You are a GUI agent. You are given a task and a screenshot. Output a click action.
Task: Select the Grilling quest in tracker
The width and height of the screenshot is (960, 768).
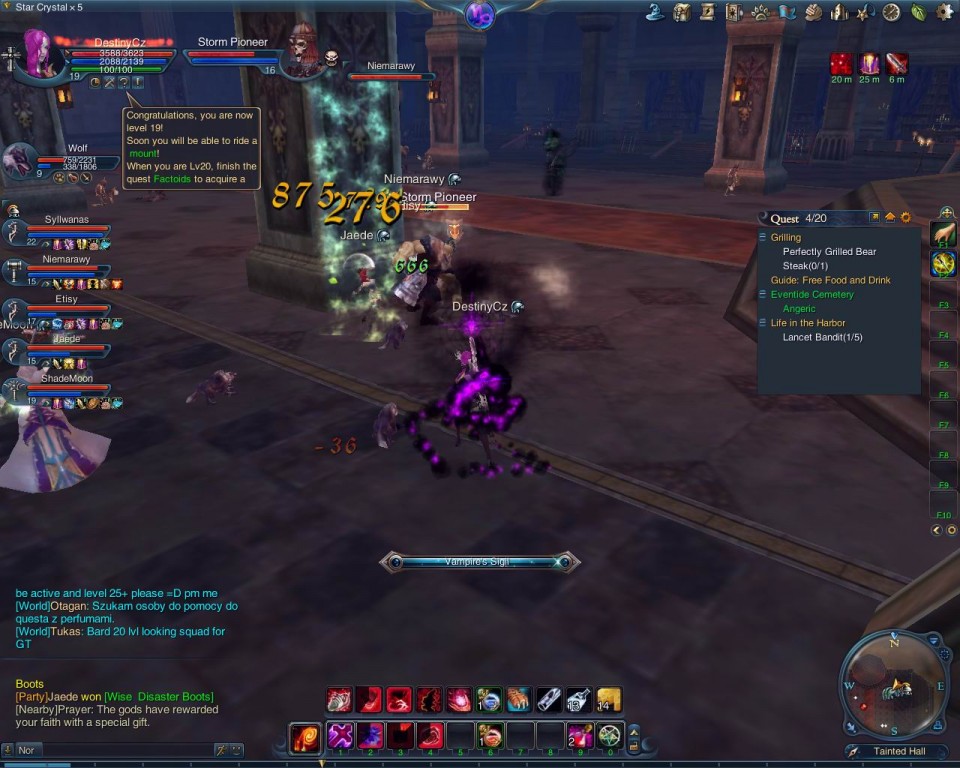tap(786, 238)
